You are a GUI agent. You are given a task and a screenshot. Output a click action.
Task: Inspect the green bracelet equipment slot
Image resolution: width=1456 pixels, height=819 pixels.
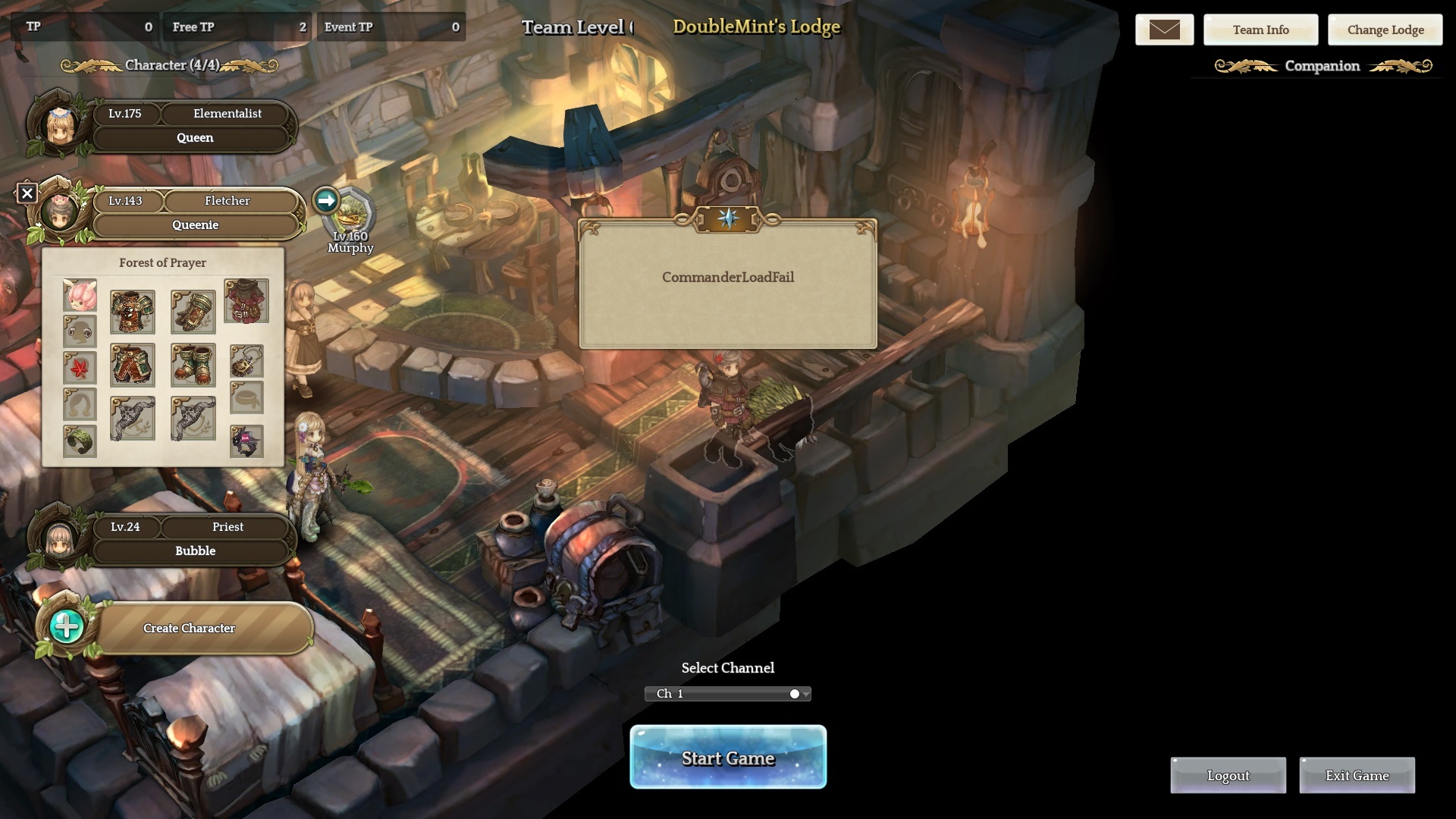[80, 441]
